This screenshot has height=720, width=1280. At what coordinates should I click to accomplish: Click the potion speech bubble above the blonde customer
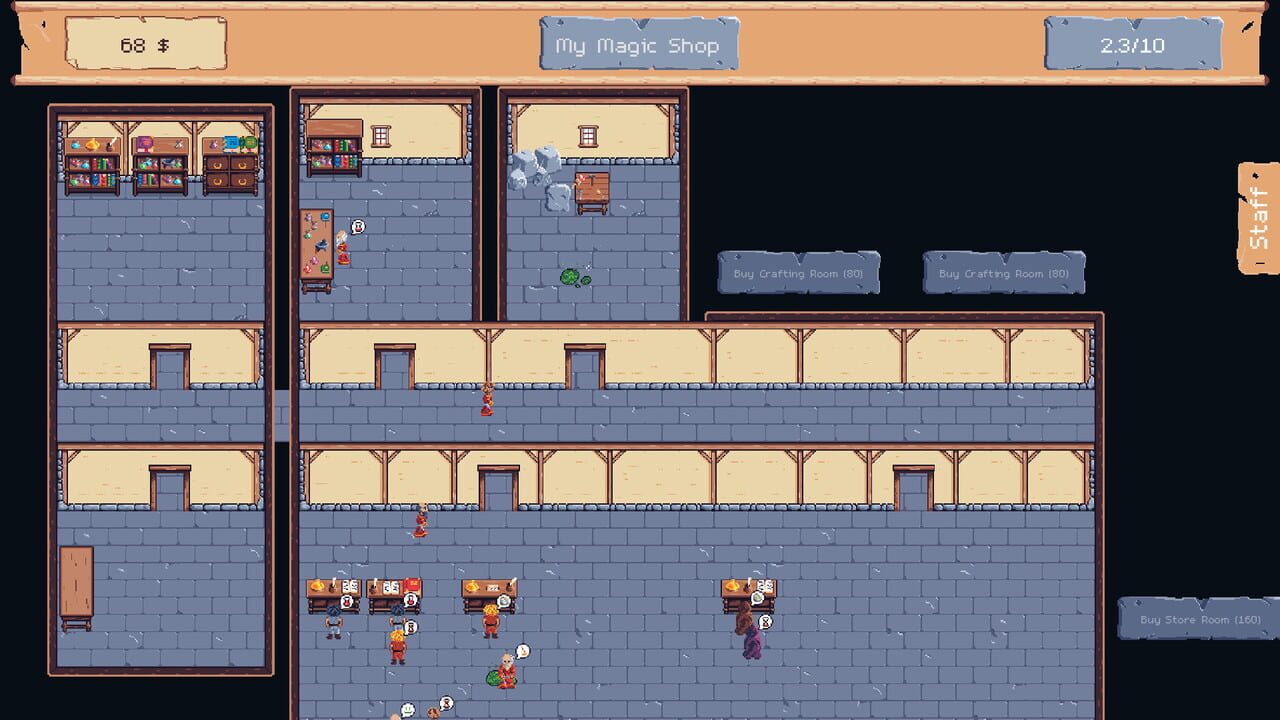pyautogui.click(x=522, y=650)
